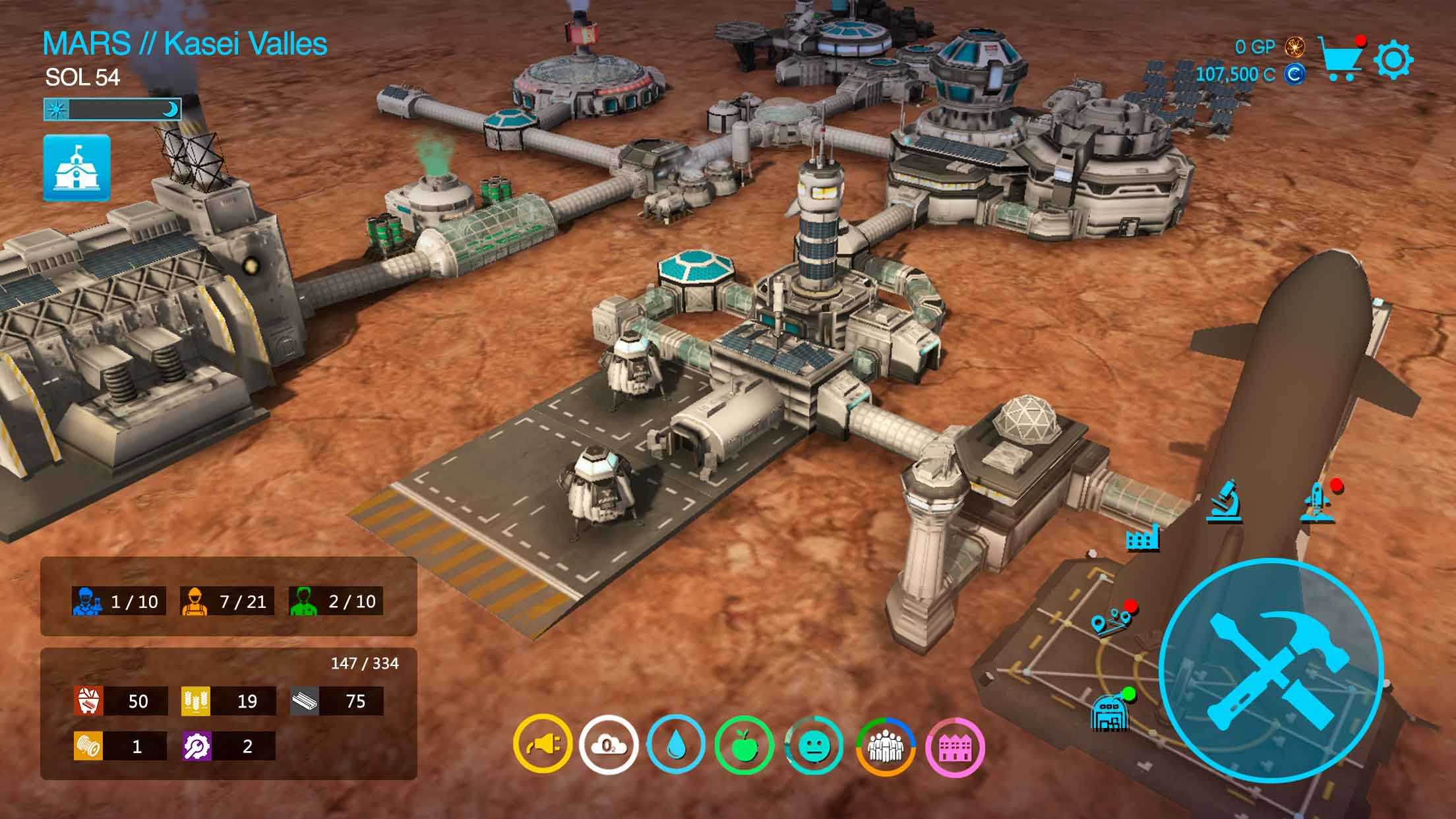1456x819 pixels.
Task: Show the power status plug icon
Action: coord(542,746)
